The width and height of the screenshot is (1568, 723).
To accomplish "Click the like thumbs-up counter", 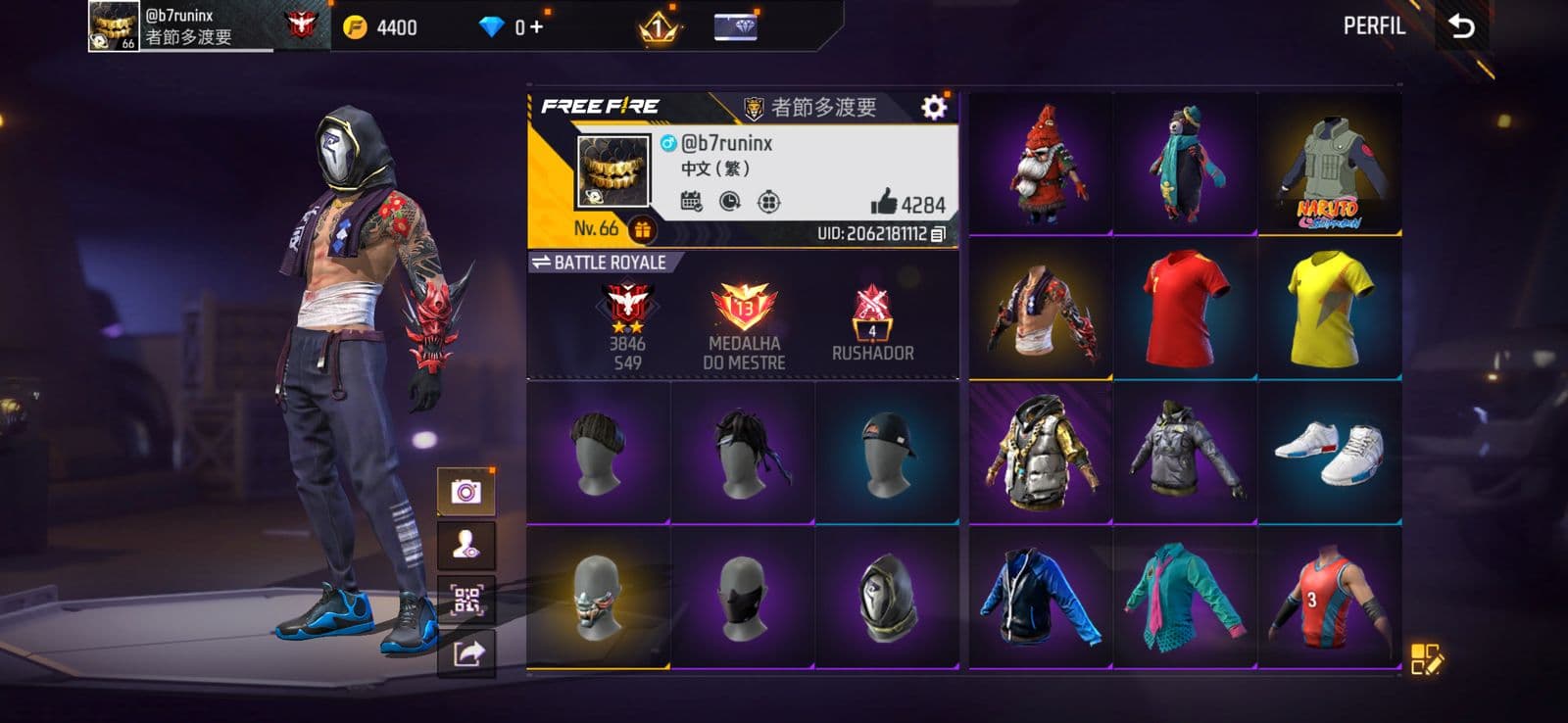I will point(907,204).
